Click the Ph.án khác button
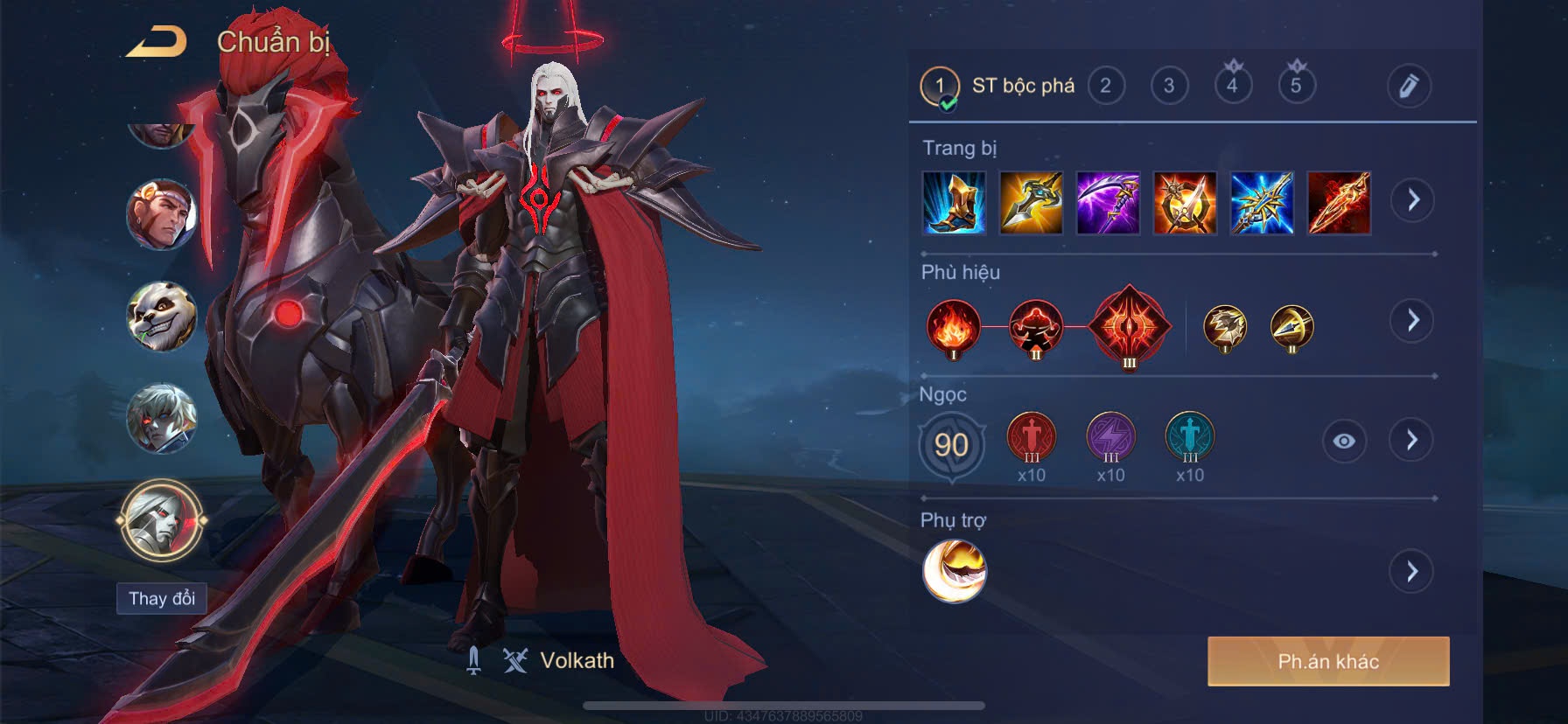Viewport: 1568px width, 724px height. click(1328, 661)
